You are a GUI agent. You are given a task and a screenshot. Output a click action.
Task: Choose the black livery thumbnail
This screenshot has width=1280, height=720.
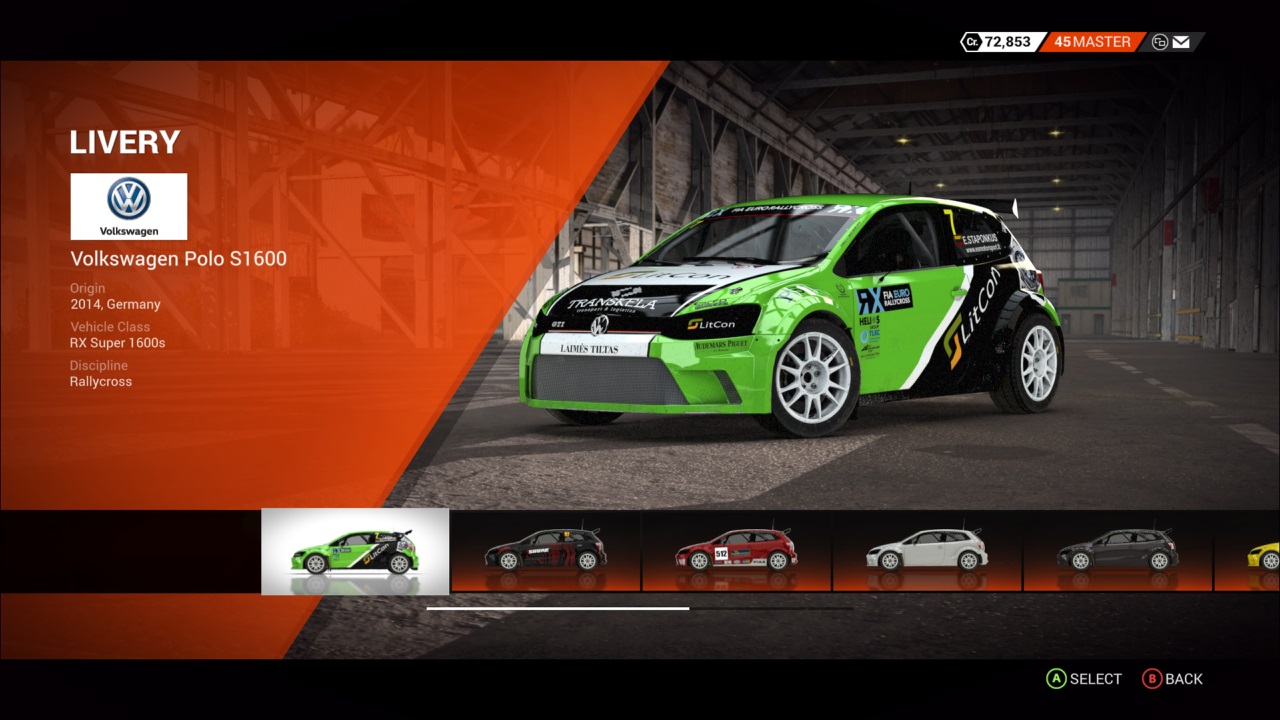pos(546,551)
